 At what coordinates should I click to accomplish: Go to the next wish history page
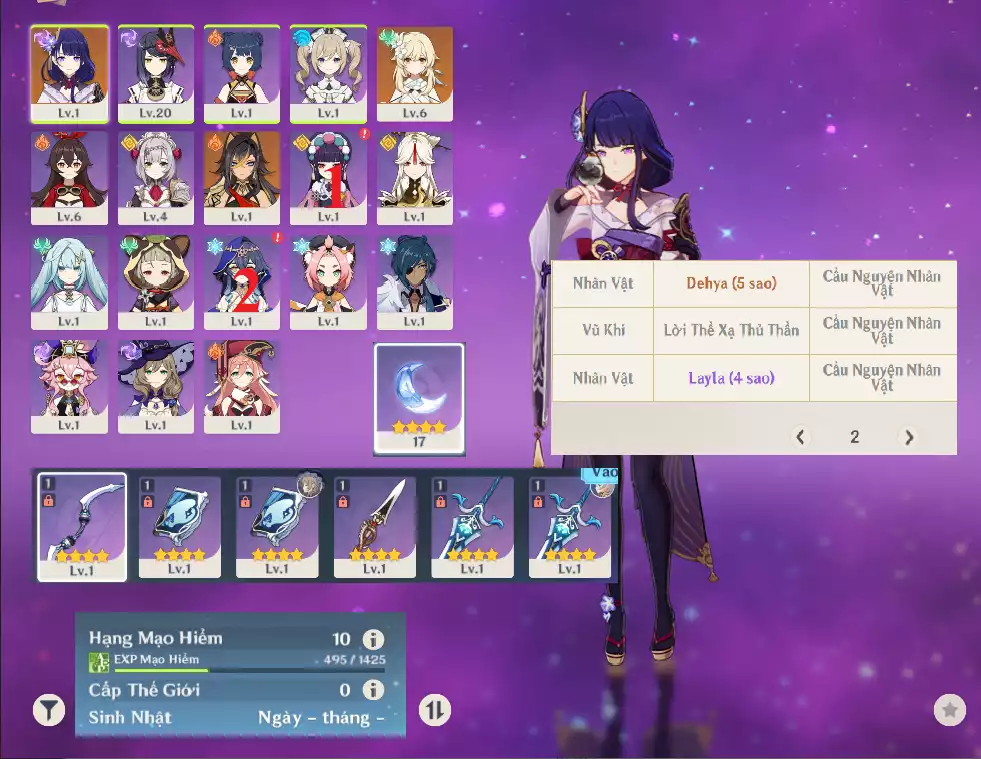[x=908, y=437]
